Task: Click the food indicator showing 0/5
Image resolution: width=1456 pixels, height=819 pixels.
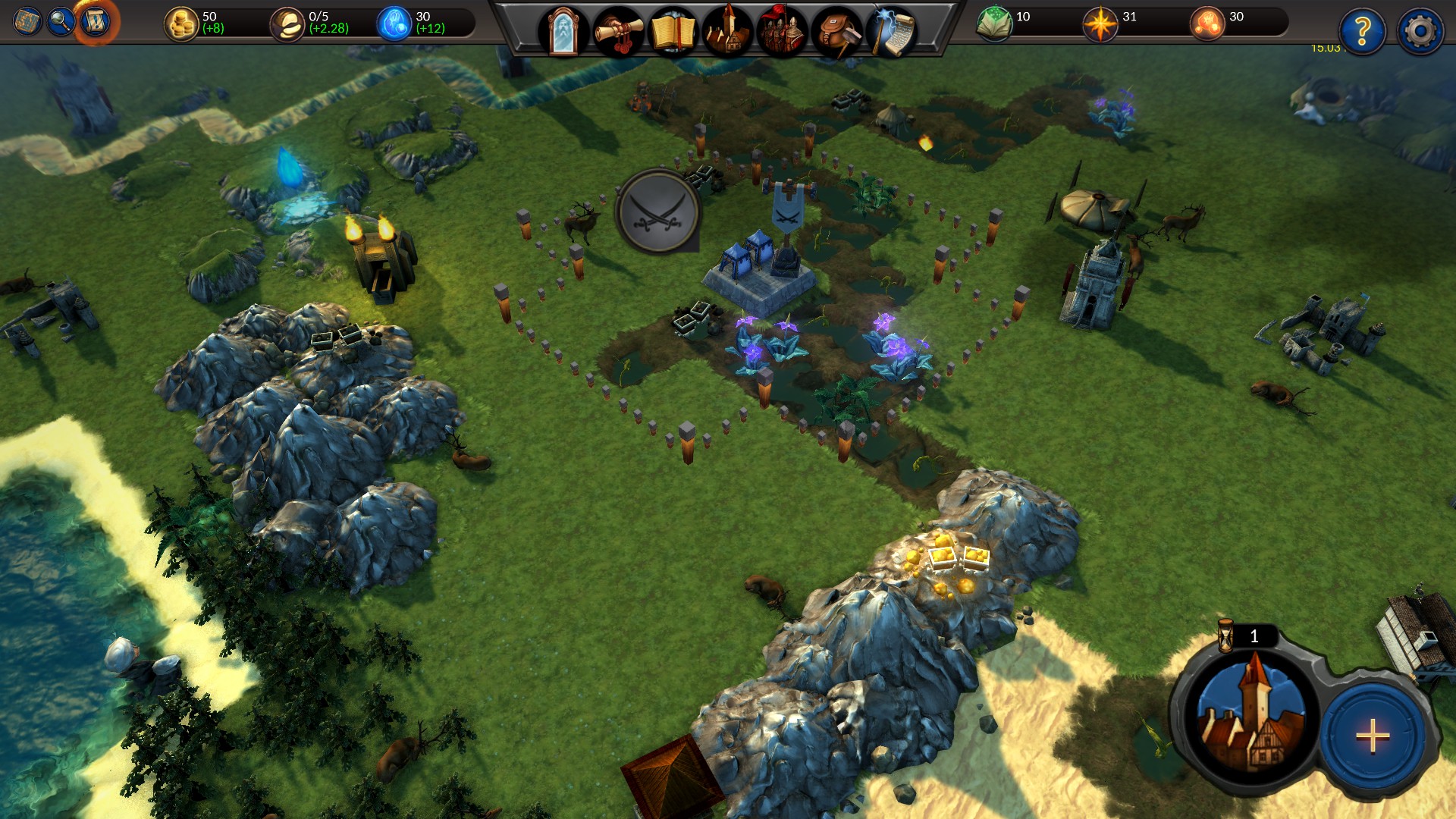Action: click(287, 21)
